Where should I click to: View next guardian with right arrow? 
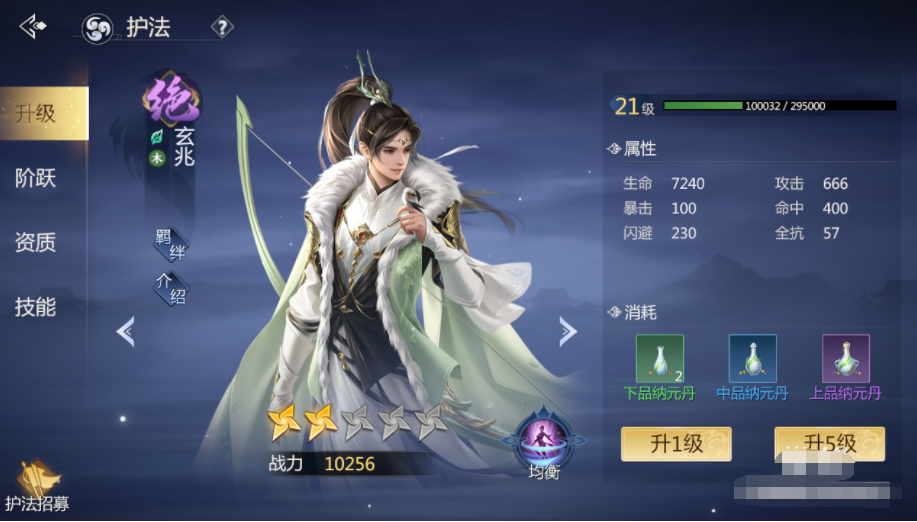tap(567, 331)
